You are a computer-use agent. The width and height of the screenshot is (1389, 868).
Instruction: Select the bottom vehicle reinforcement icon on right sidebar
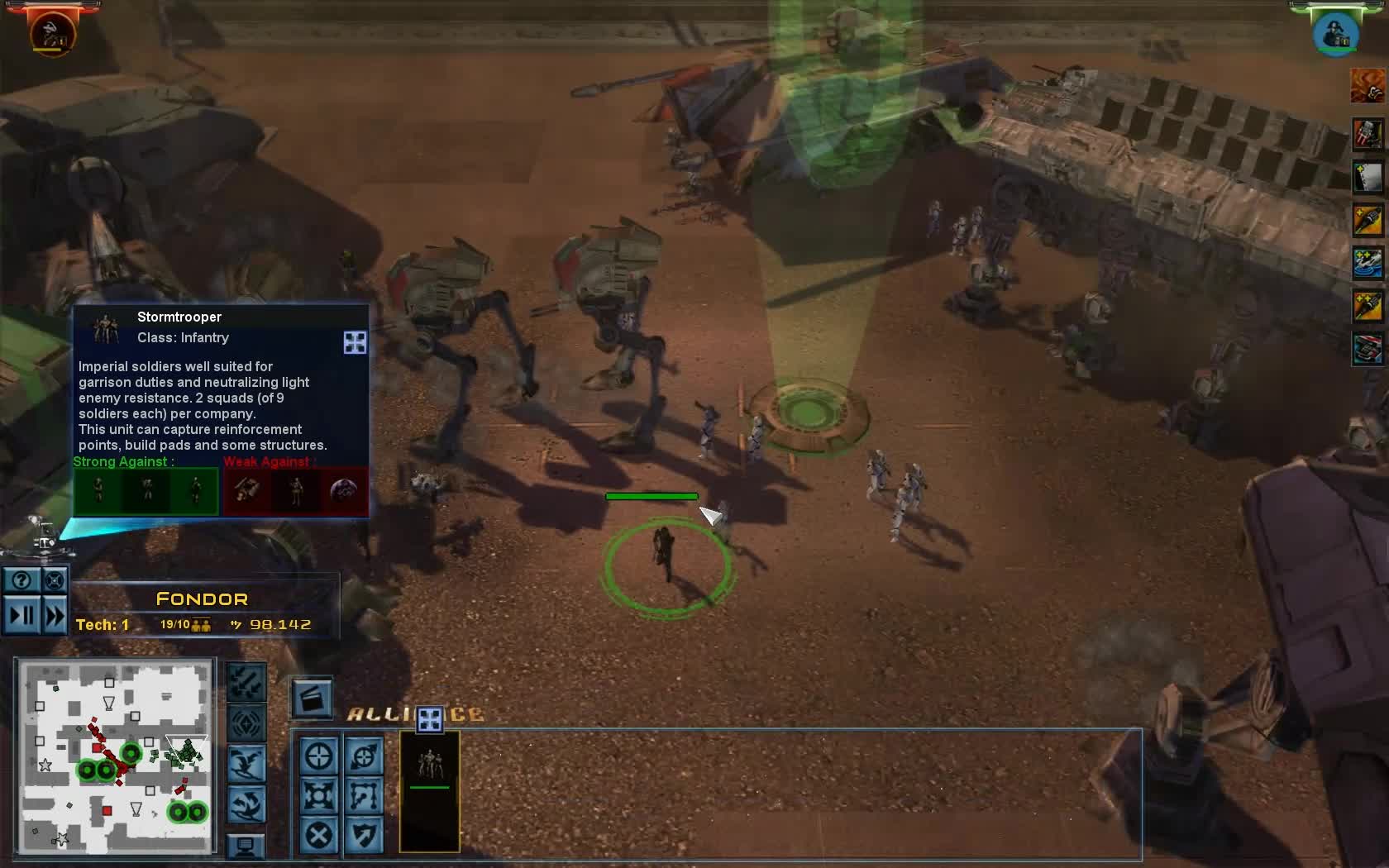pyautogui.click(x=1368, y=350)
